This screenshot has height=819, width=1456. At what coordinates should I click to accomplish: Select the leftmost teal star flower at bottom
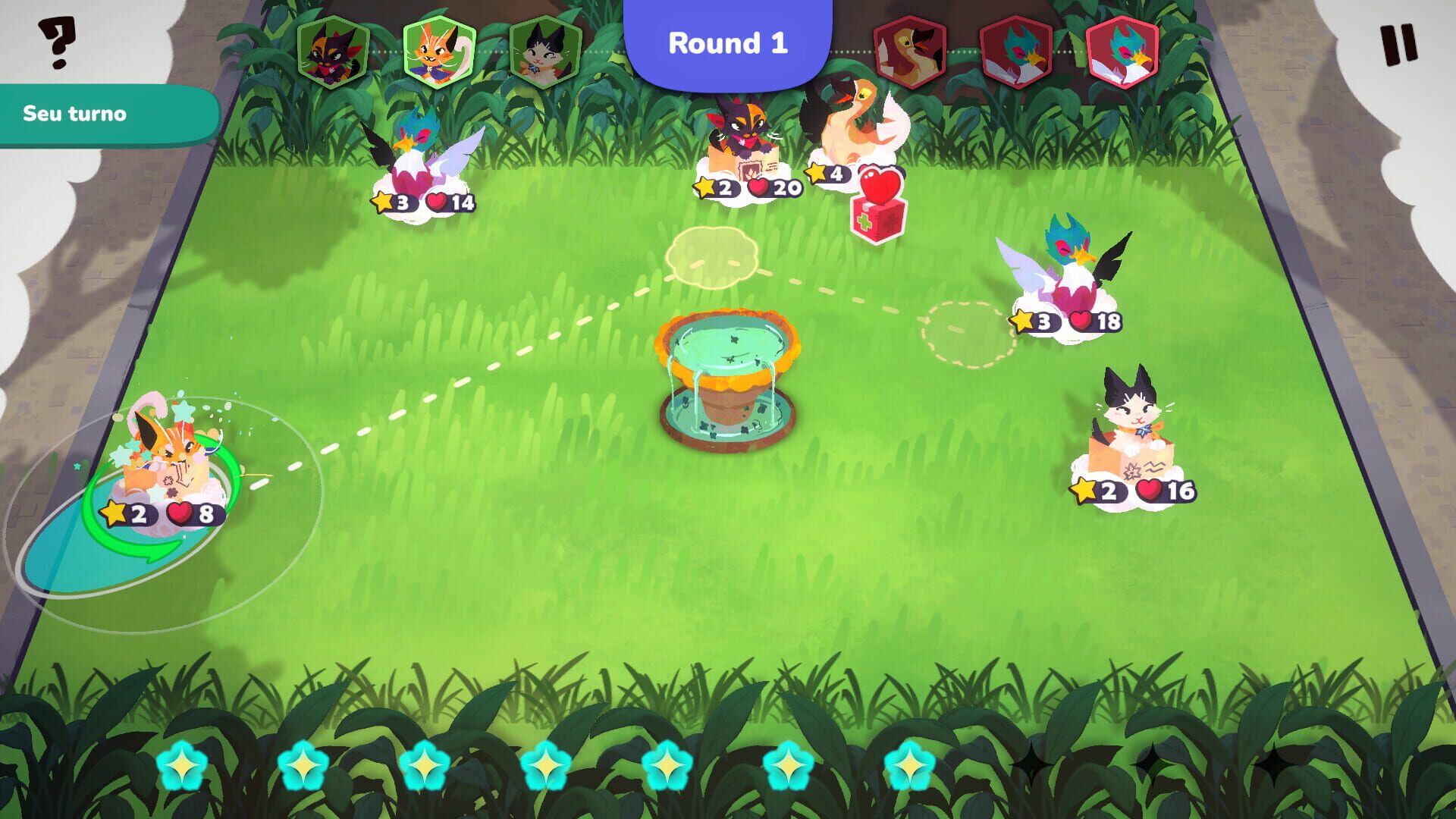pyautogui.click(x=183, y=767)
